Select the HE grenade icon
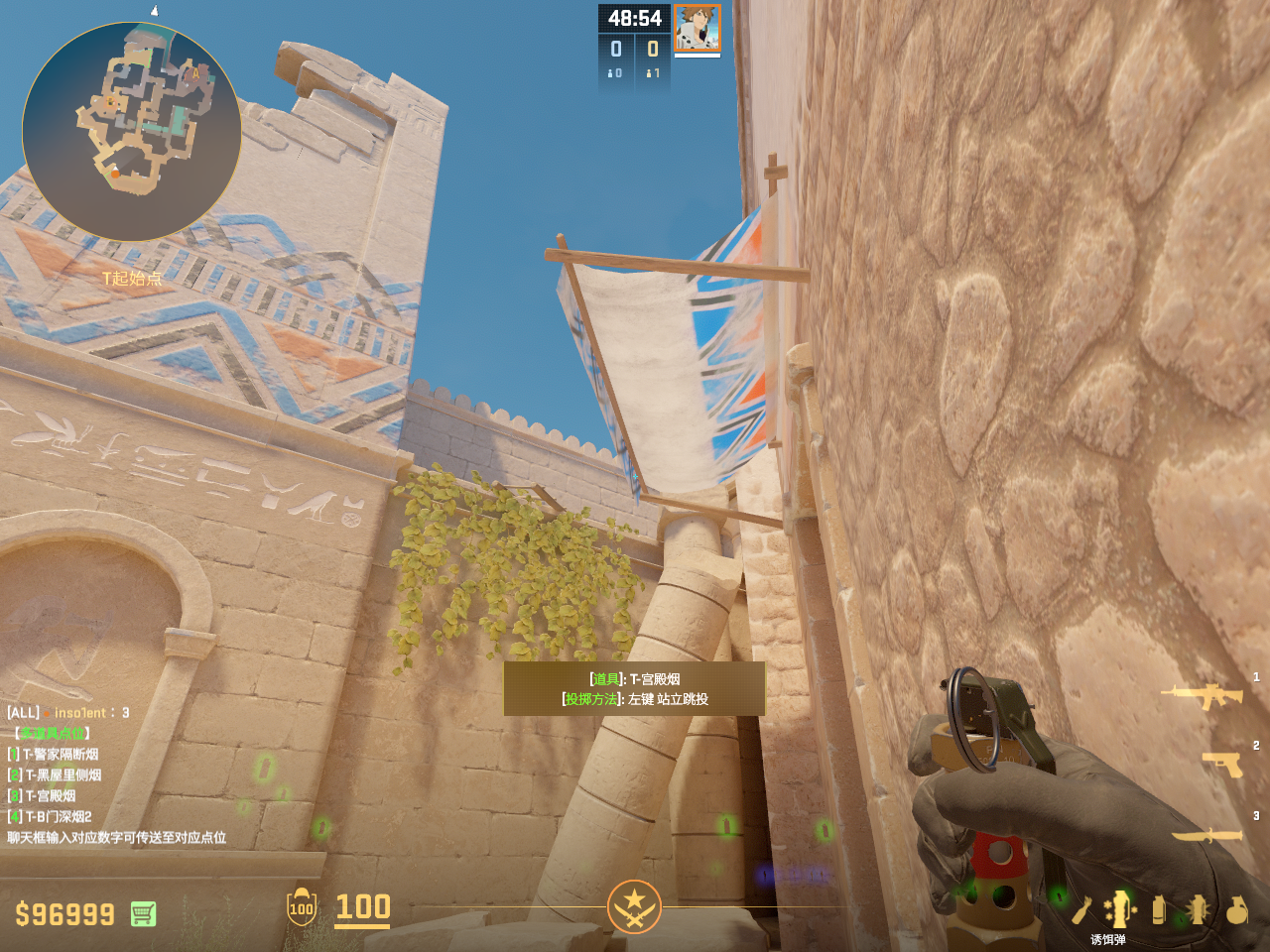This screenshot has width=1270, height=952. click(1236, 909)
